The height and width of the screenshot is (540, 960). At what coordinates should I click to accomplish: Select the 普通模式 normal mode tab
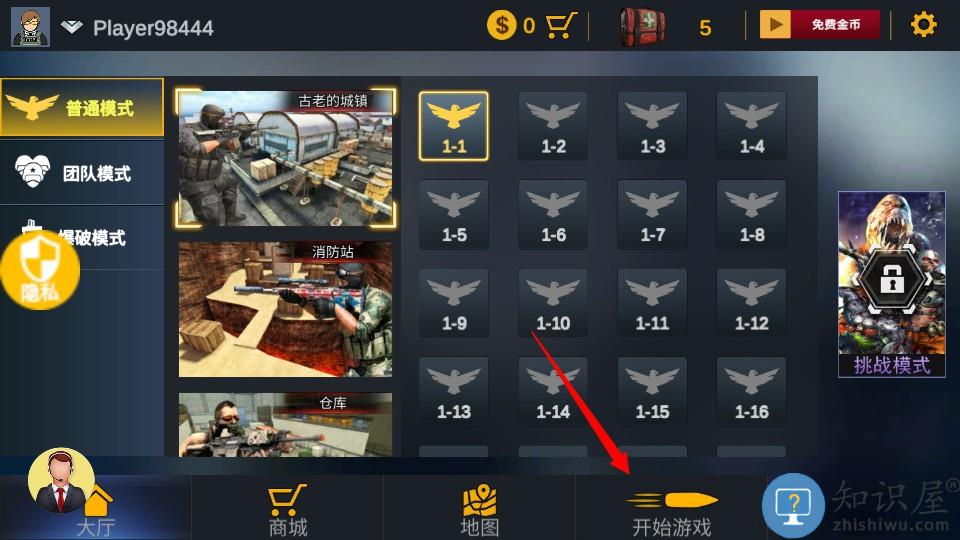(x=82, y=108)
